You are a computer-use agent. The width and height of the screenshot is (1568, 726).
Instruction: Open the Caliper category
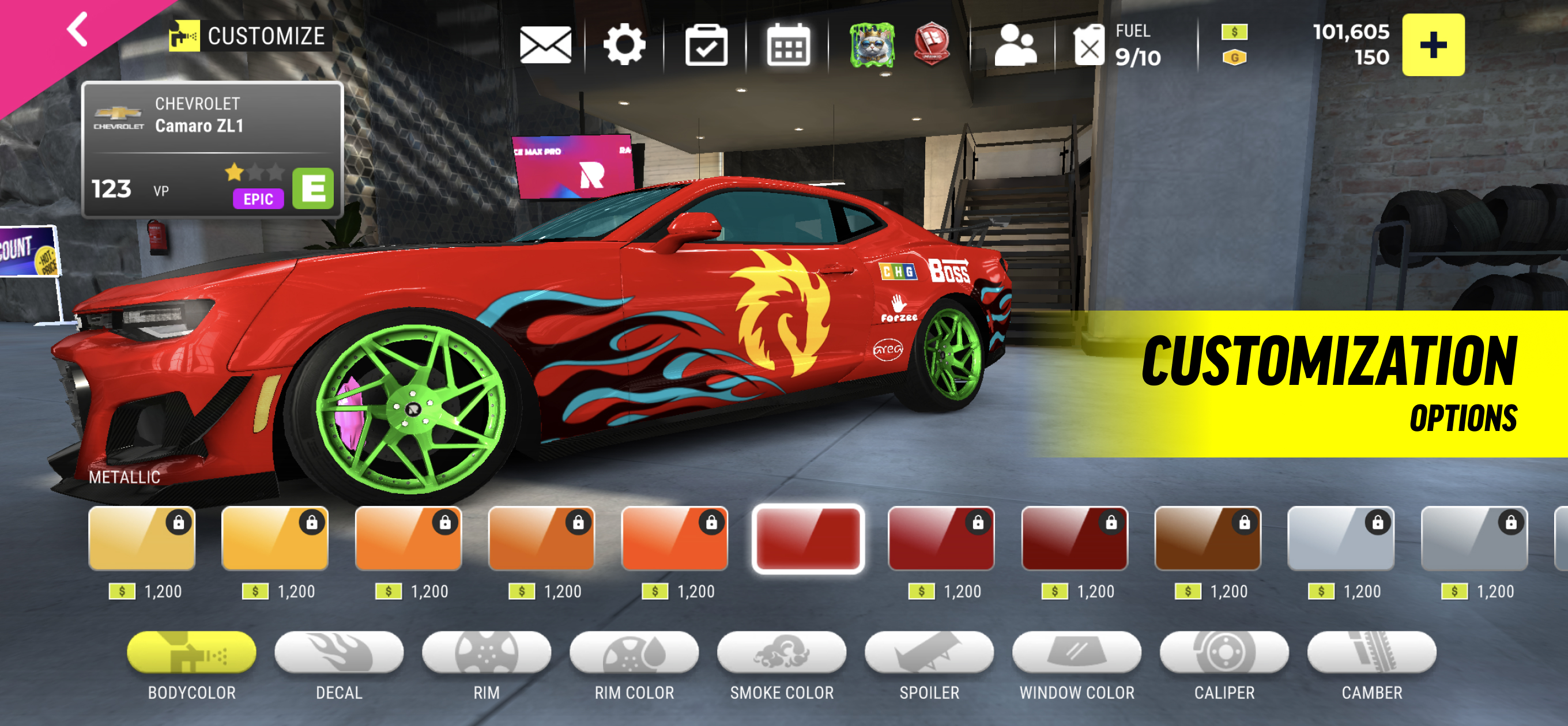pyautogui.click(x=1224, y=654)
